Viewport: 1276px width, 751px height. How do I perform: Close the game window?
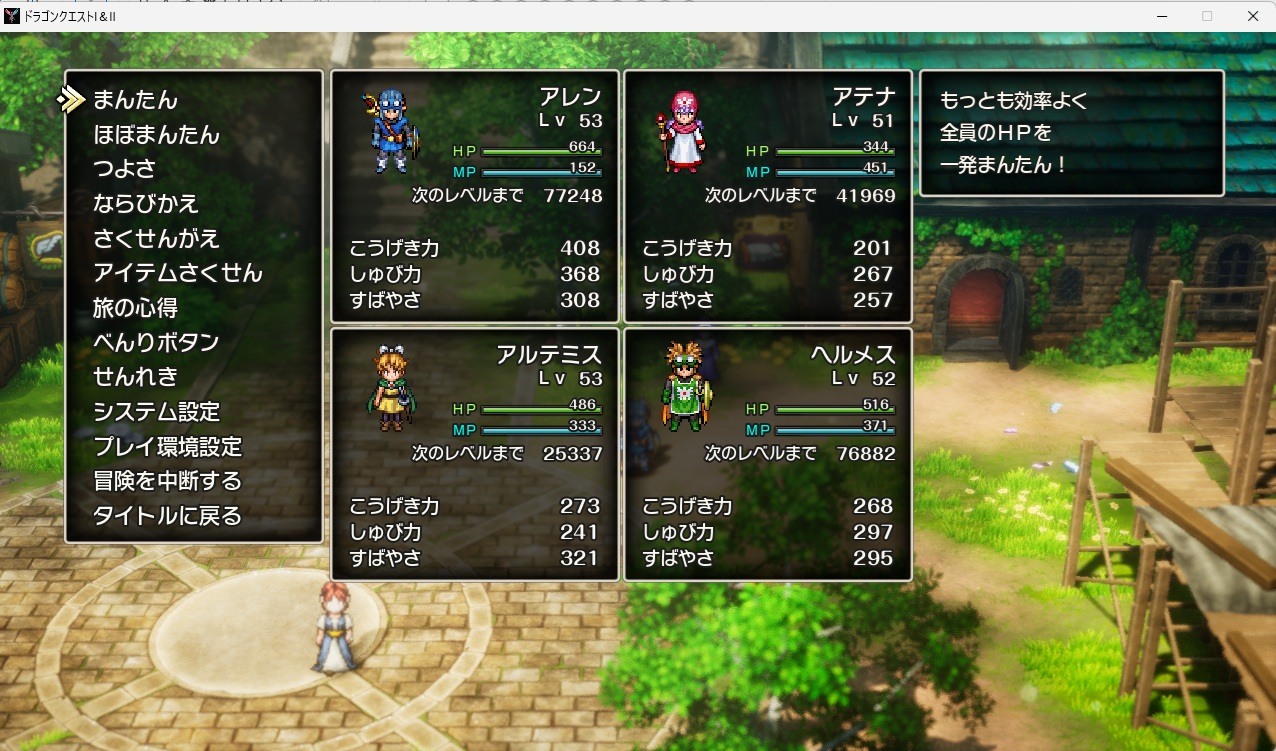pyautogui.click(x=1252, y=16)
